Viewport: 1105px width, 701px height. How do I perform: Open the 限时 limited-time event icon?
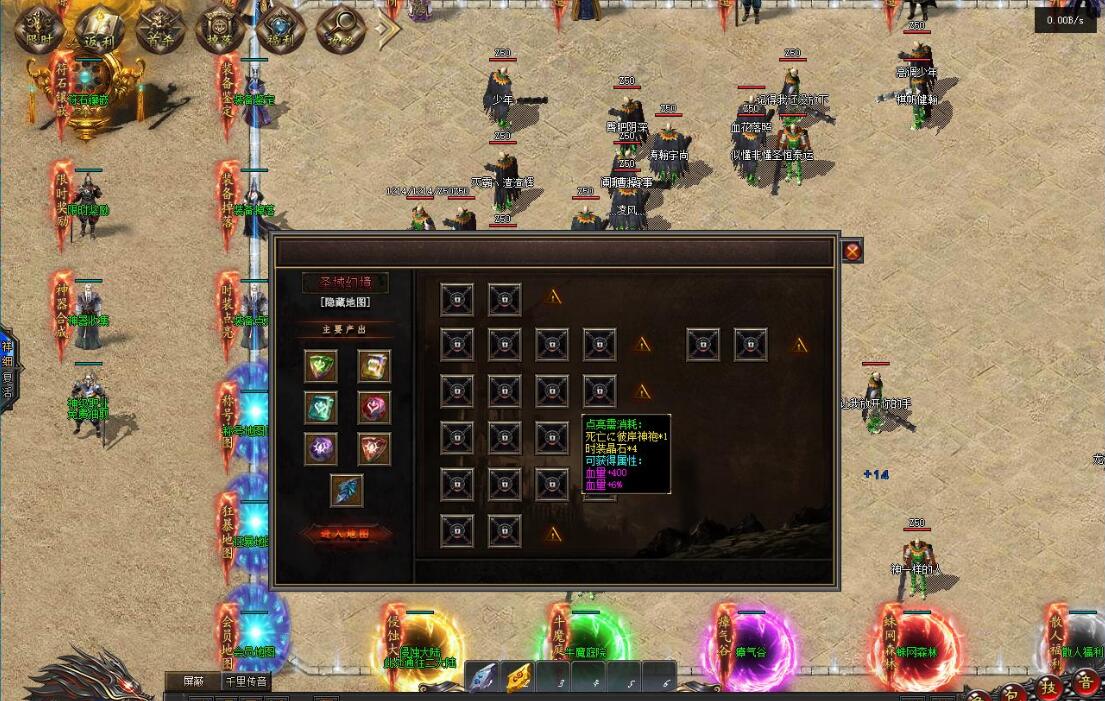pyautogui.click(x=39, y=27)
